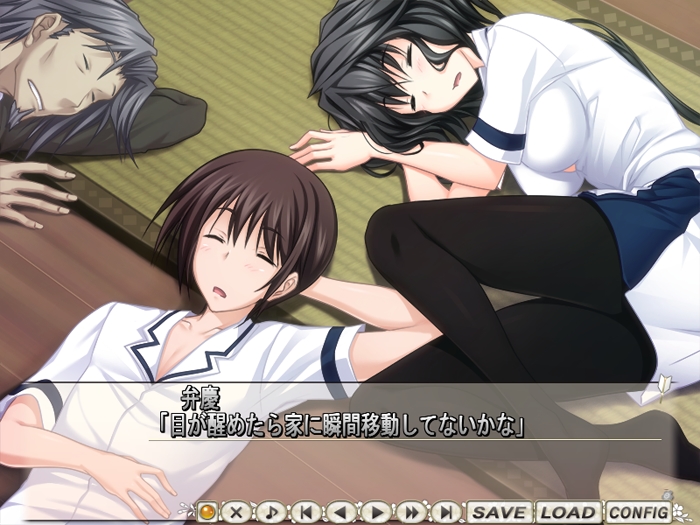Go back with the left arrow button
Screen dimensions: 700x525
click(x=340, y=512)
